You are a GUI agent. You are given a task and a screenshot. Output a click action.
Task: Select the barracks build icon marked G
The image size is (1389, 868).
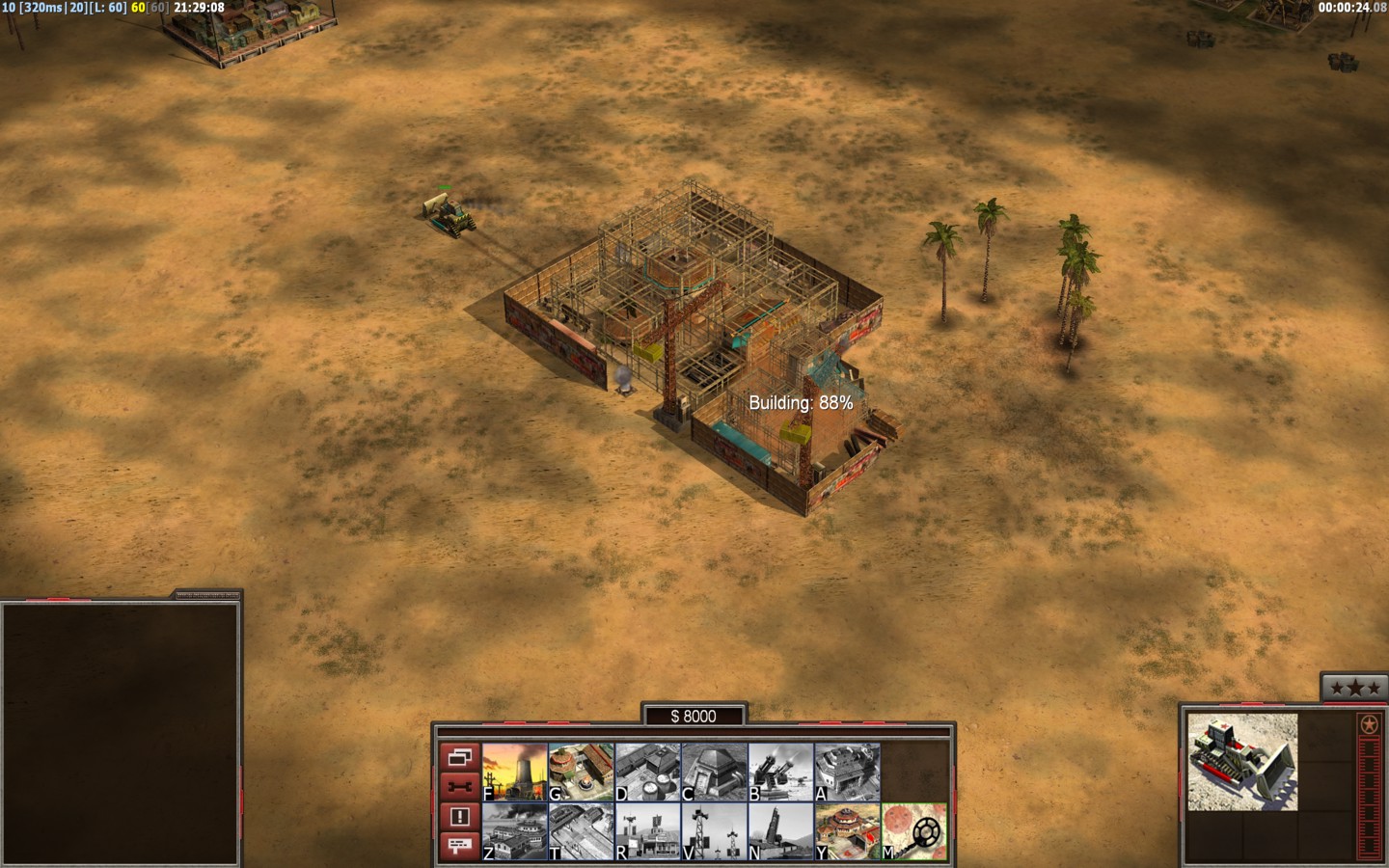pos(582,772)
